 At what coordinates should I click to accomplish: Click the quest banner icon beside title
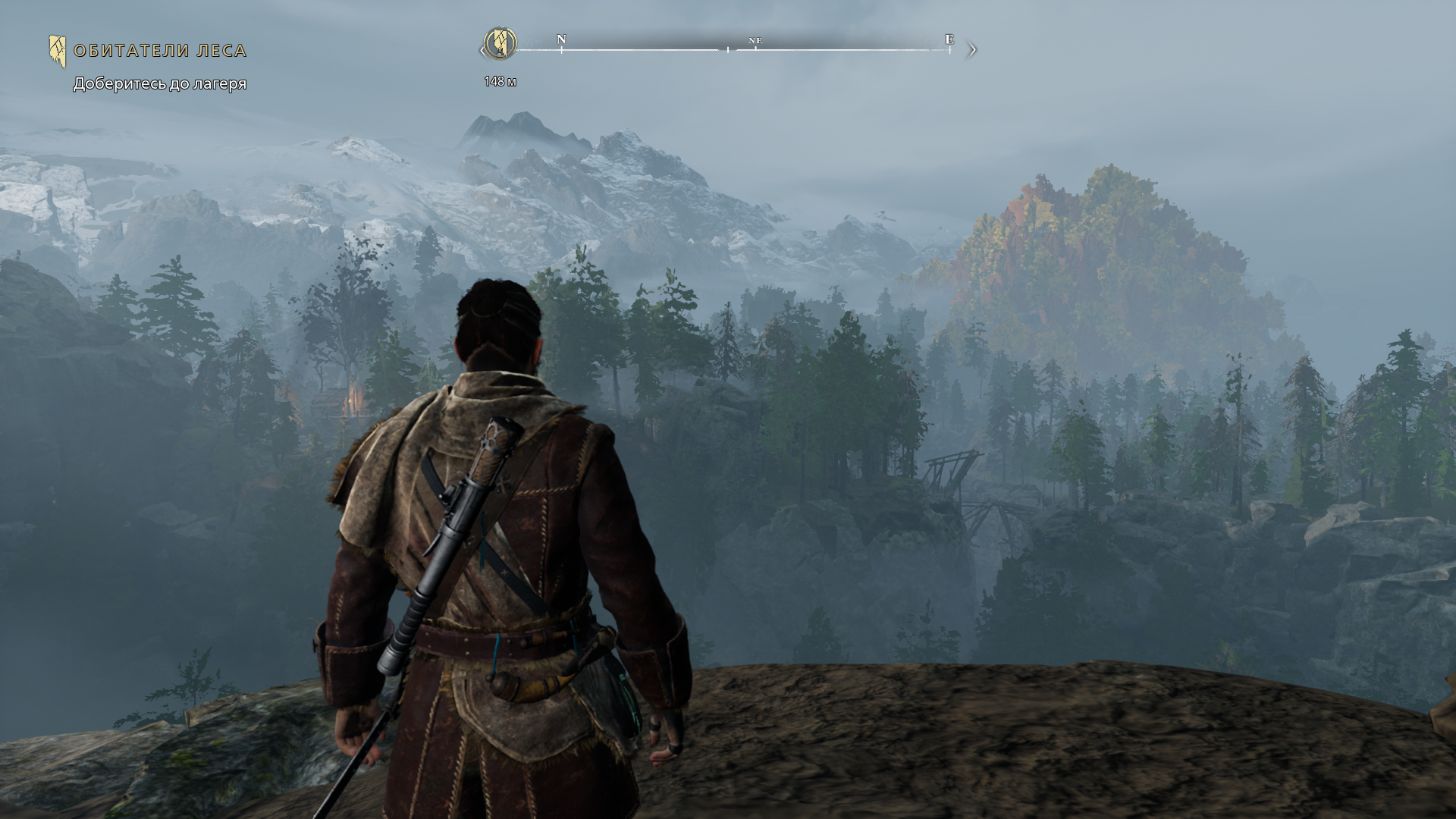(x=58, y=51)
